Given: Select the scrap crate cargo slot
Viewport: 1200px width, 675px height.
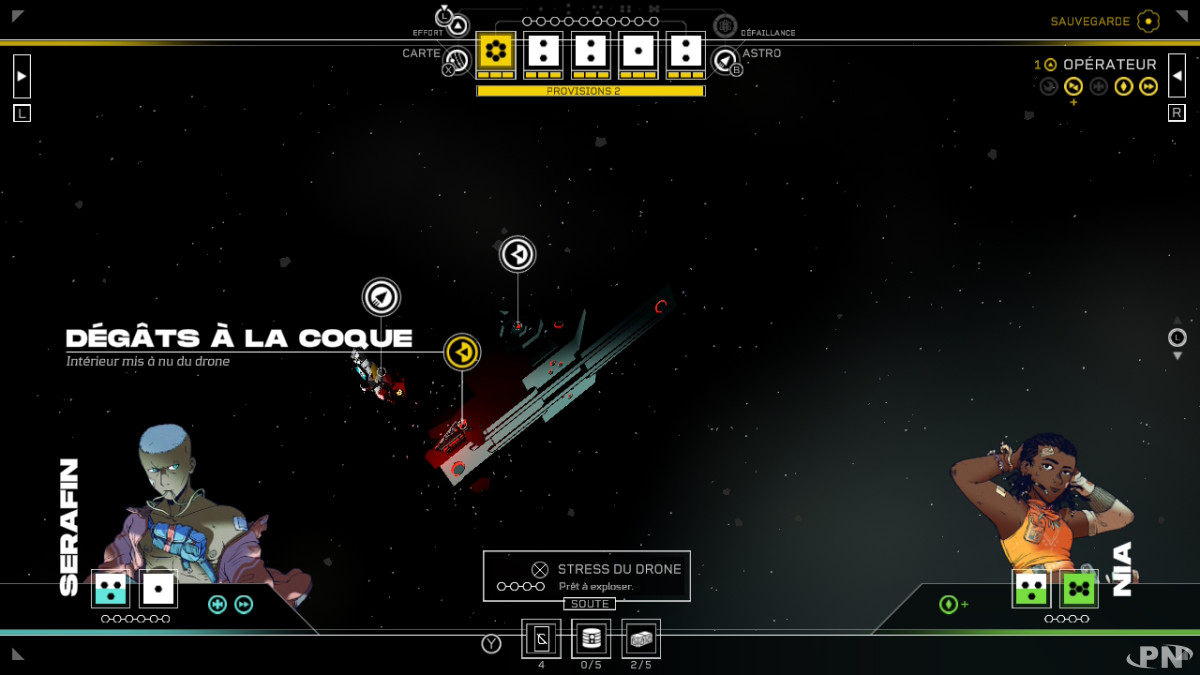Looking at the screenshot, I should (641, 638).
